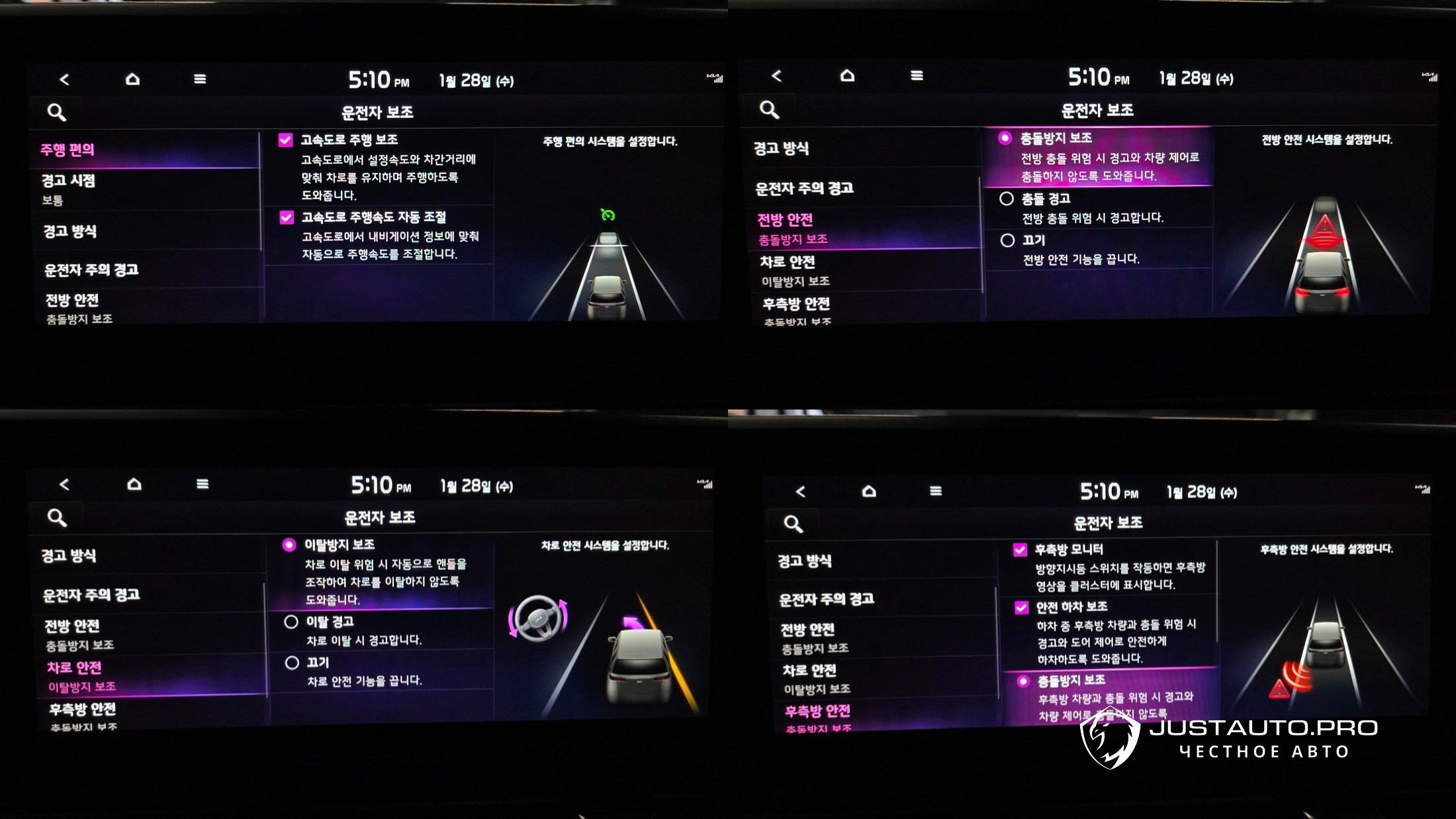Select the 이탈방지 보조 radio with steering description
Image resolution: width=1456 pixels, height=819 pixels.
pos(289,545)
